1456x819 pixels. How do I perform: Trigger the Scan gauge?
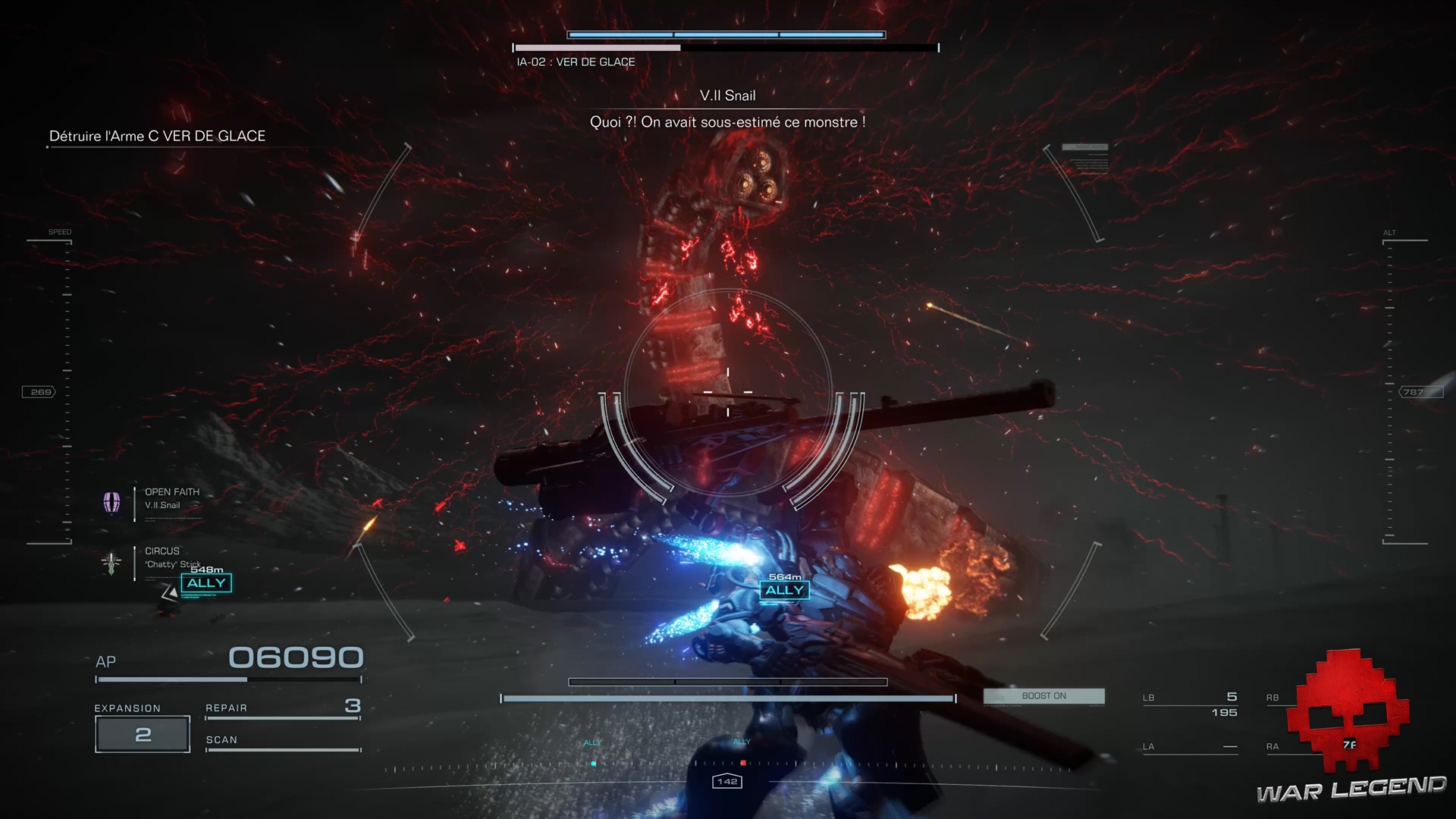[x=283, y=749]
